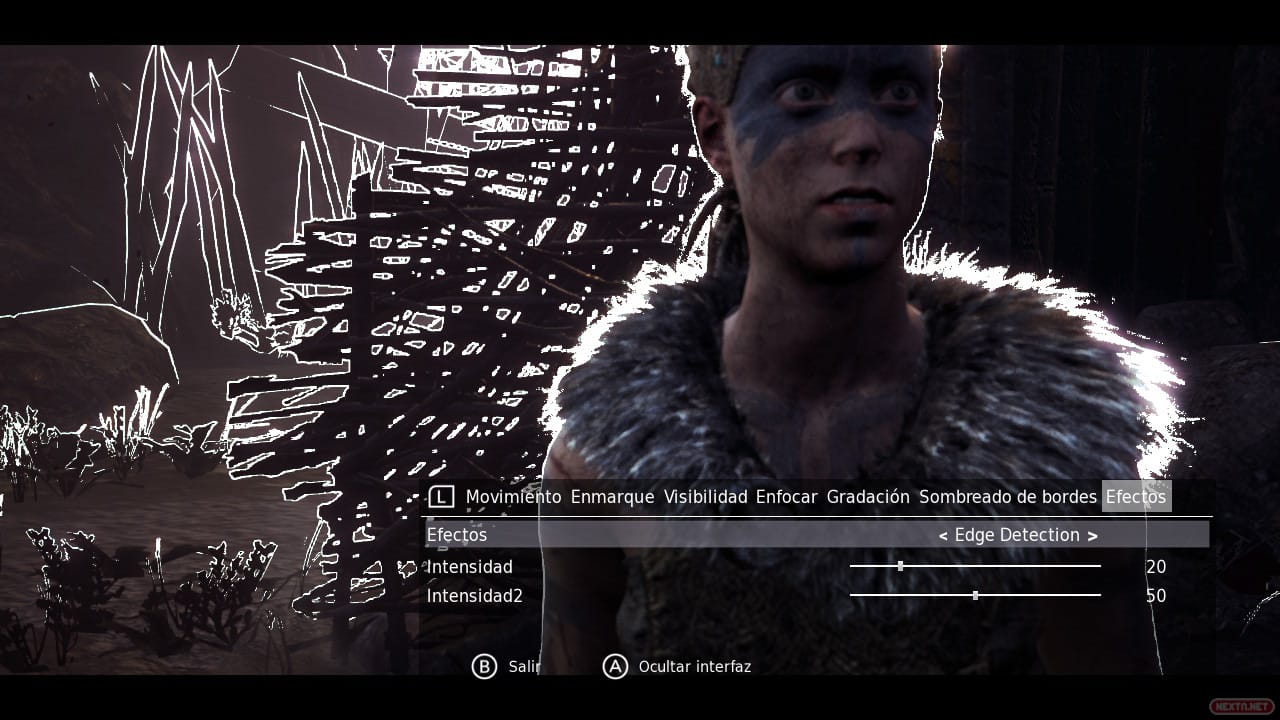1280x720 pixels.
Task: Switch to the Movimiento tab
Action: click(x=513, y=496)
